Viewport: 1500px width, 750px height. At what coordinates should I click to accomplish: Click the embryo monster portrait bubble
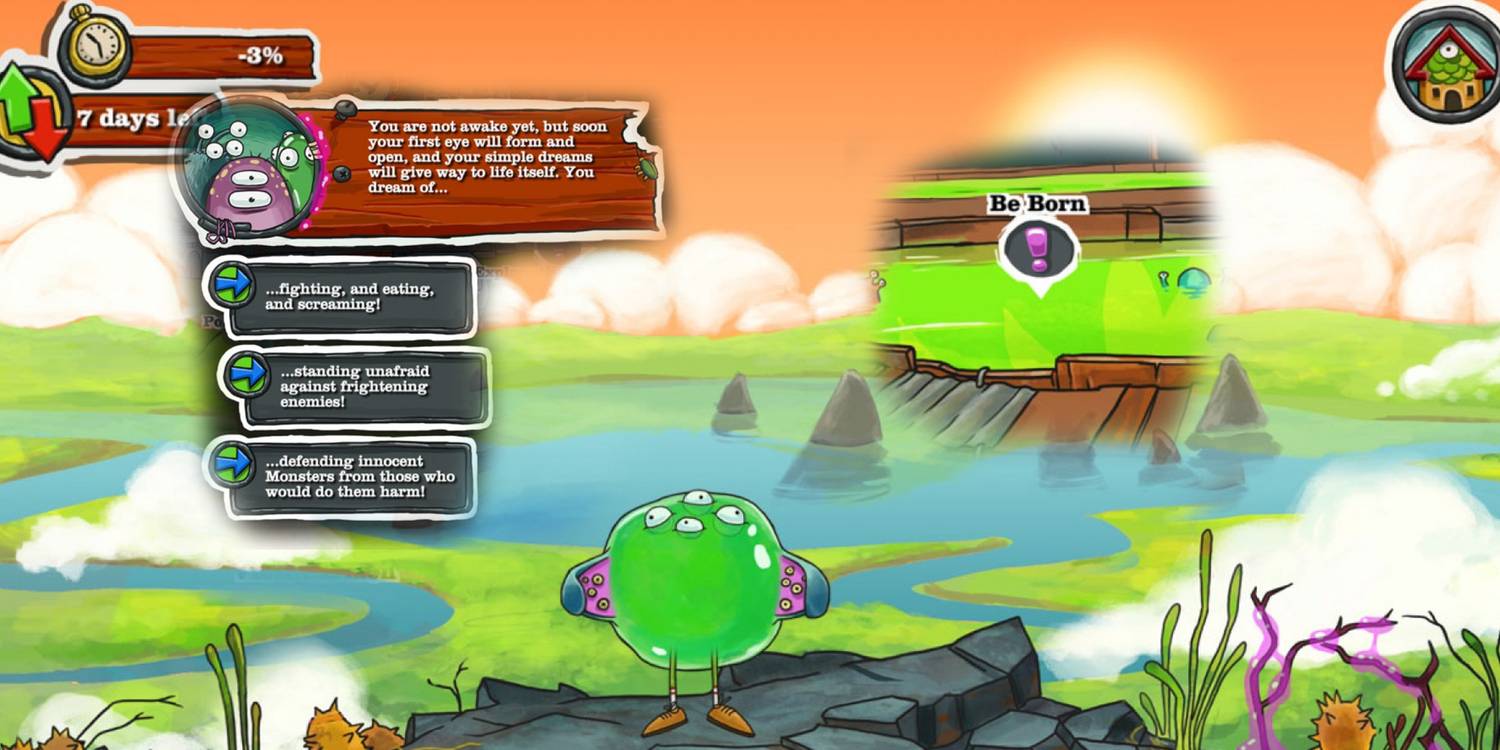(x=250, y=170)
